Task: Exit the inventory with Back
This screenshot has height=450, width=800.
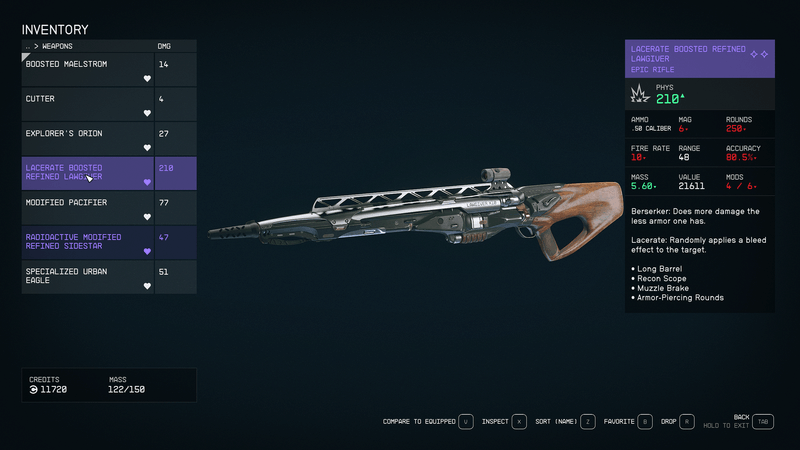Action: [x=763, y=422]
